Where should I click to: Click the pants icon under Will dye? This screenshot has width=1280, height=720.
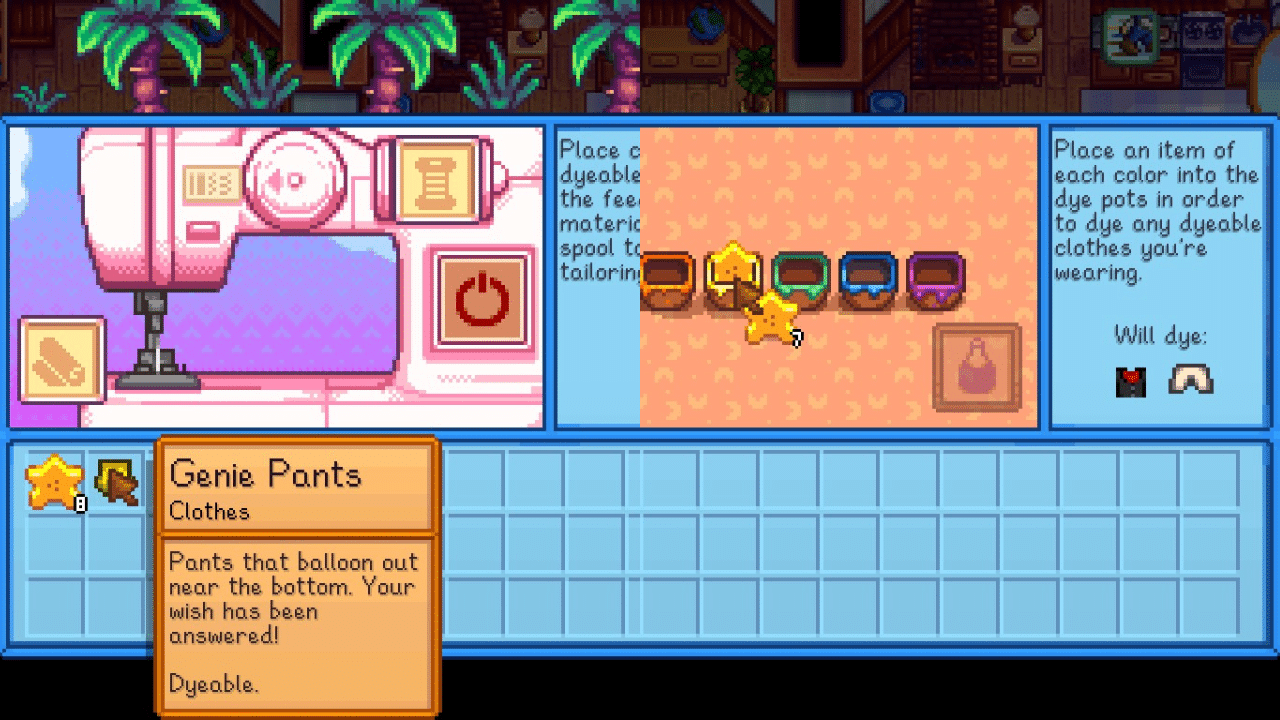point(1190,382)
